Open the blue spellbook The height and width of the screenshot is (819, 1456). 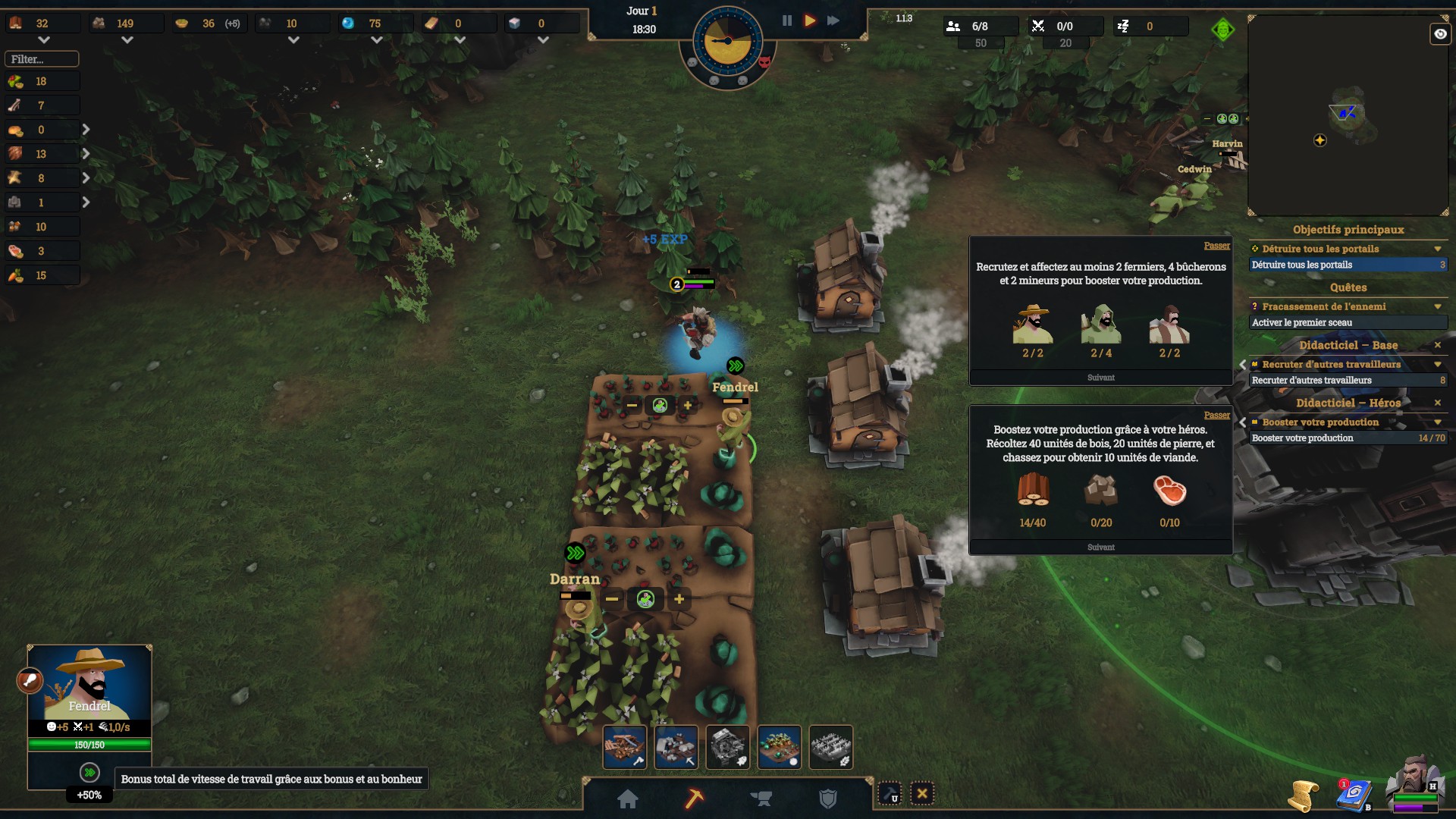point(1354,795)
